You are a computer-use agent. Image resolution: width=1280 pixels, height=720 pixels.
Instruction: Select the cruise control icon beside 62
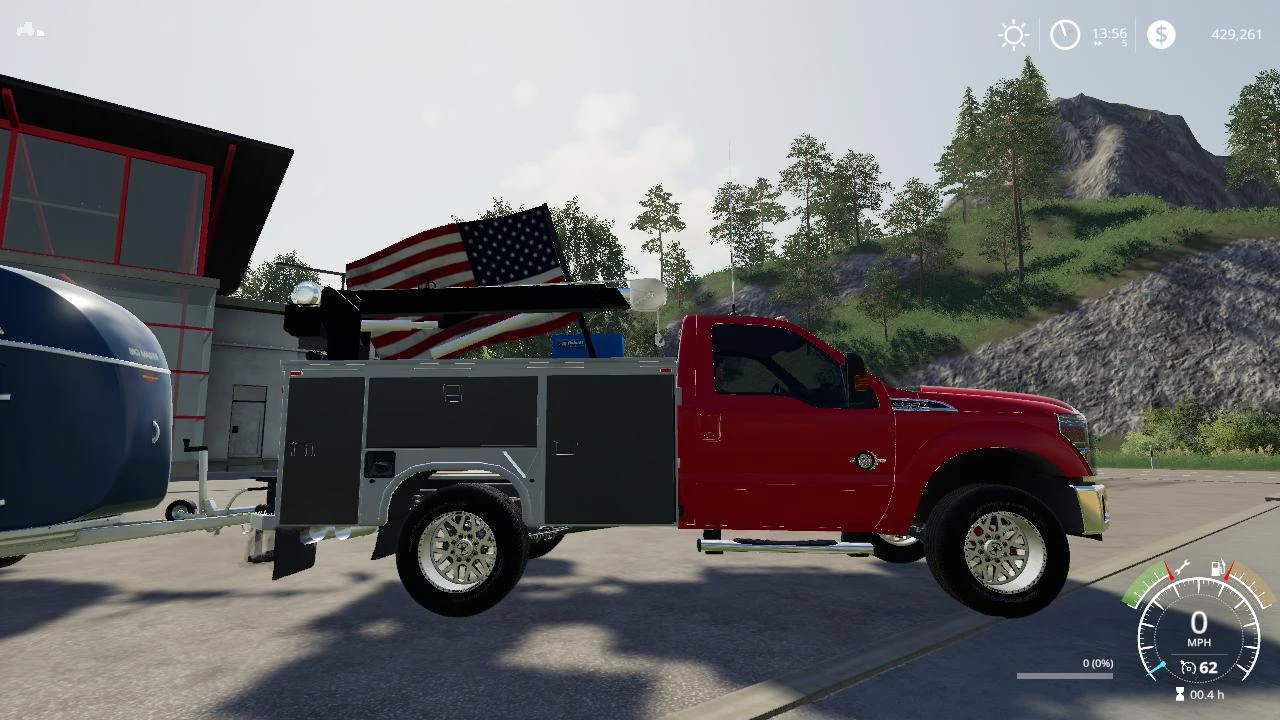[1188, 666]
